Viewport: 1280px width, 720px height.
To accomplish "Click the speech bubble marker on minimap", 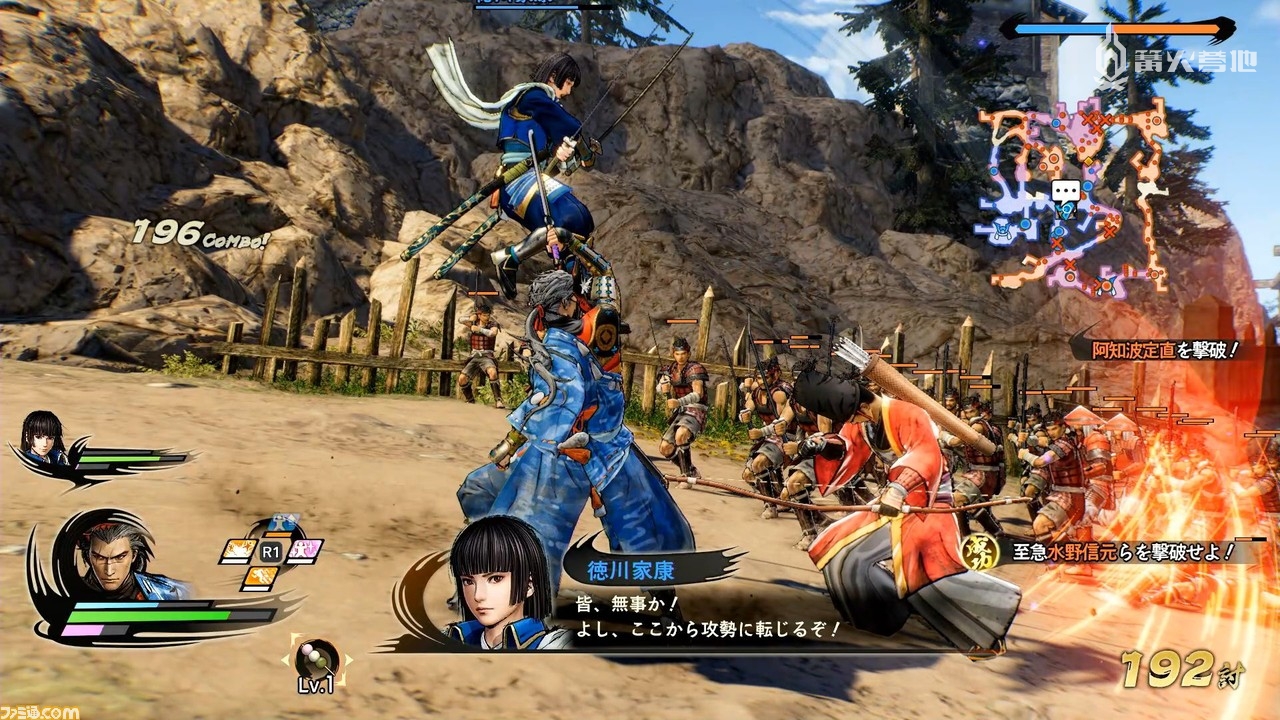I will click(x=1066, y=192).
